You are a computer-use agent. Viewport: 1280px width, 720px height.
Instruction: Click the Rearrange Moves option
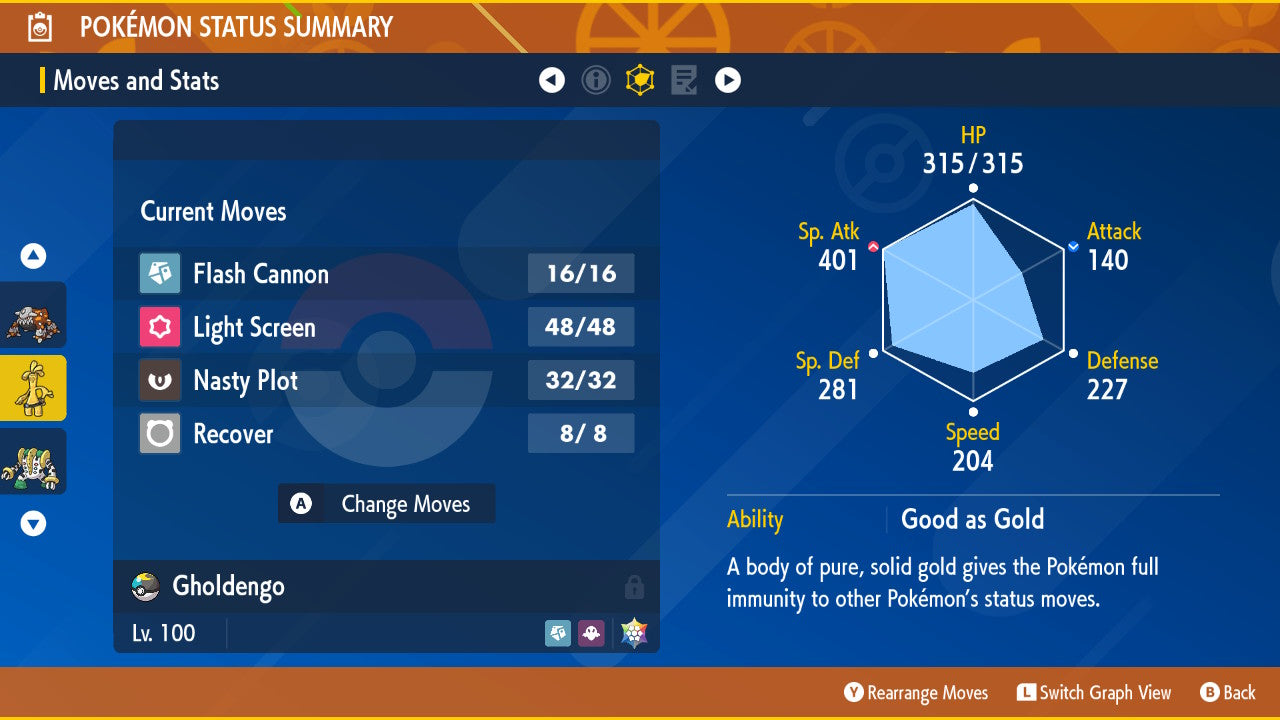[916, 693]
